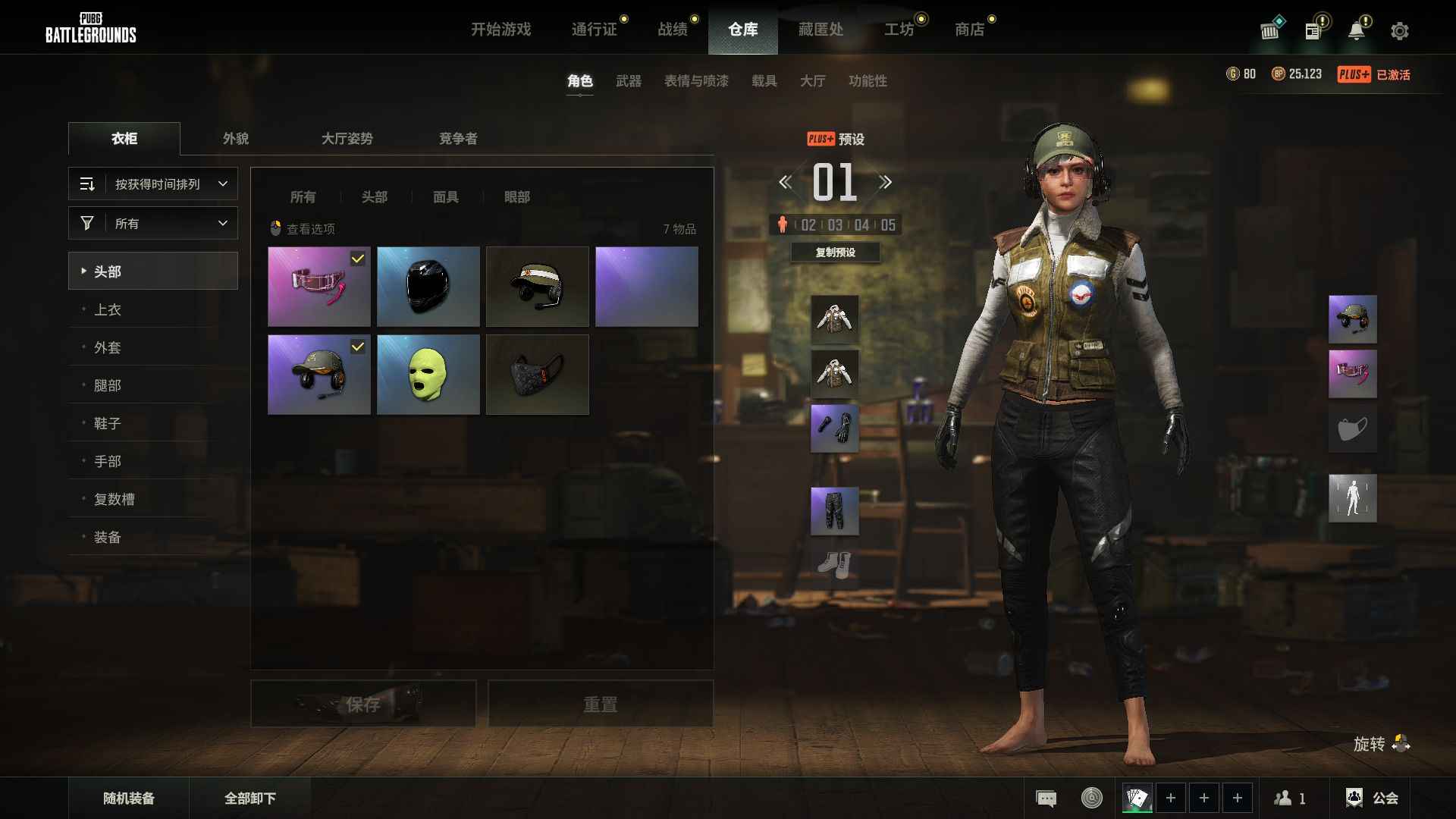Go to next preset with right arrow
Image resolution: width=1456 pixels, height=819 pixels.
(885, 182)
